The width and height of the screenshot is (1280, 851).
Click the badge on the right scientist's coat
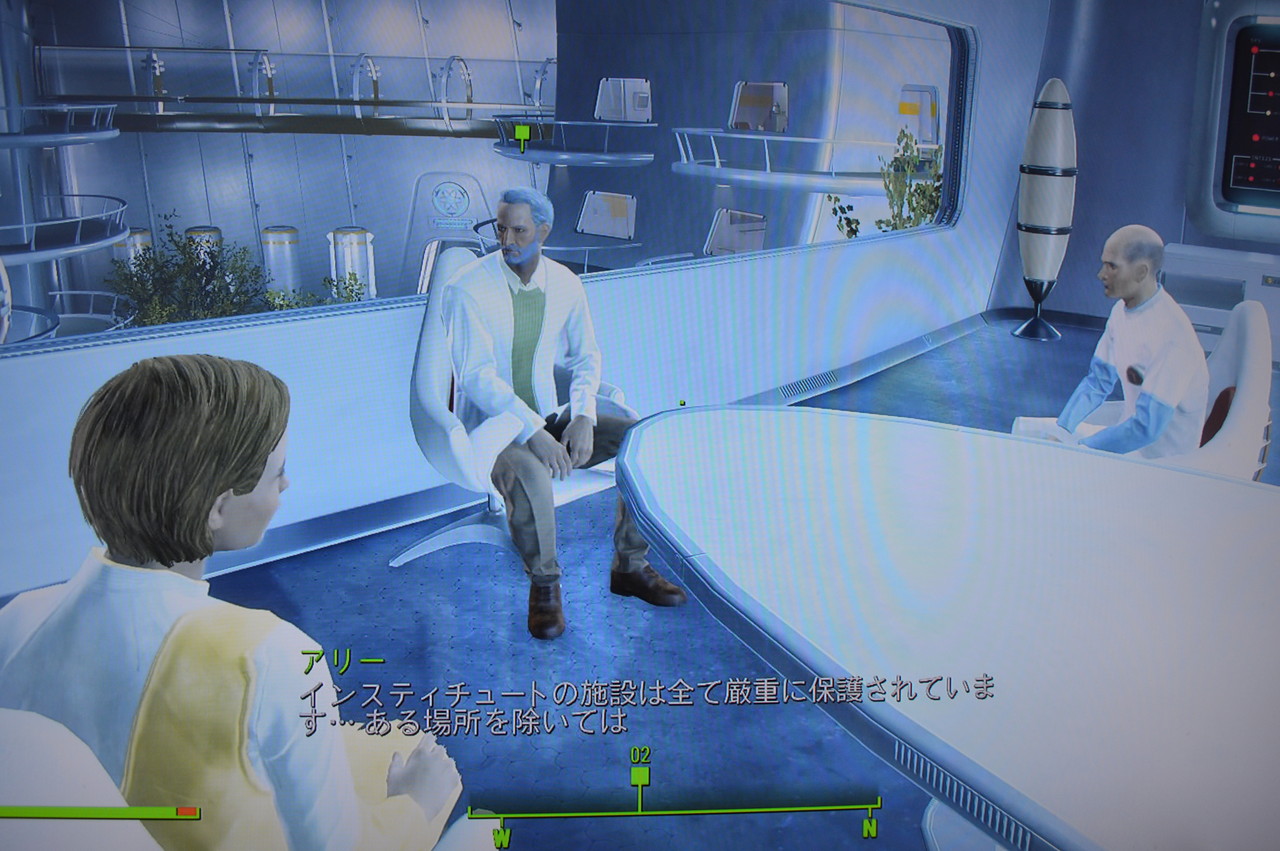click(1135, 372)
